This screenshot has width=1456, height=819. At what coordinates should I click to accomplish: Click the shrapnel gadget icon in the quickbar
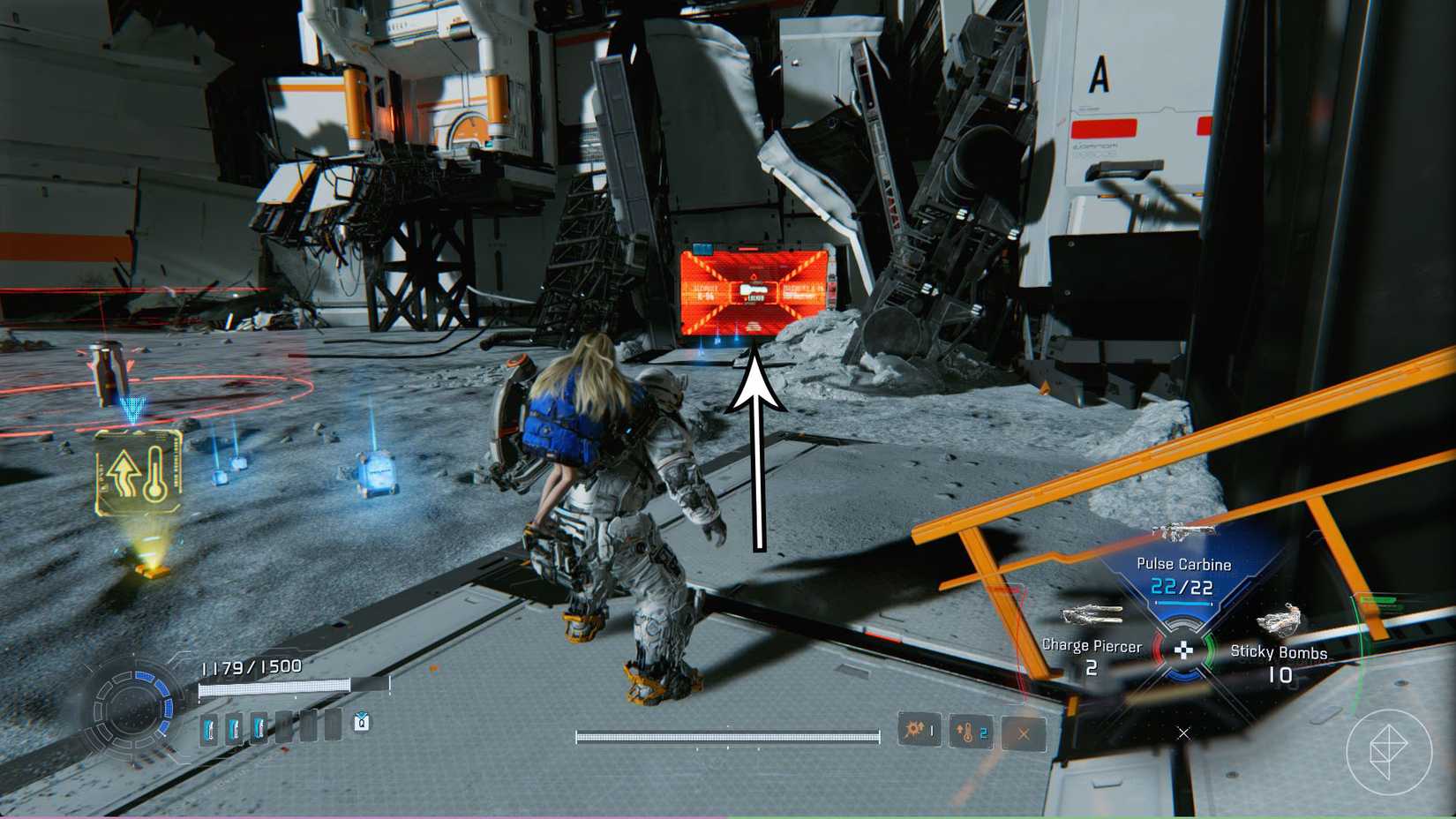[x=918, y=731]
